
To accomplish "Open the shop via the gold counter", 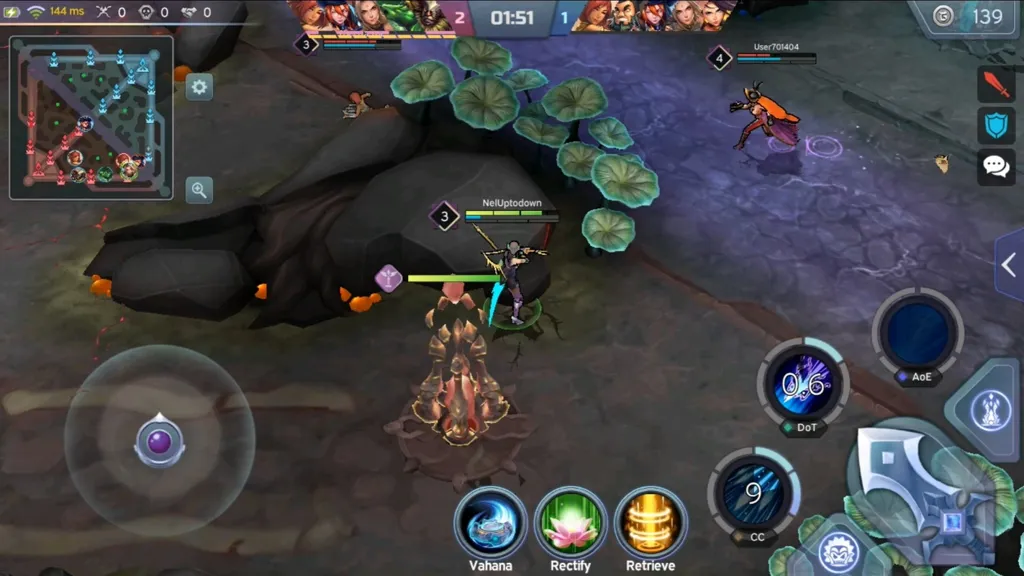I will click(x=970, y=17).
